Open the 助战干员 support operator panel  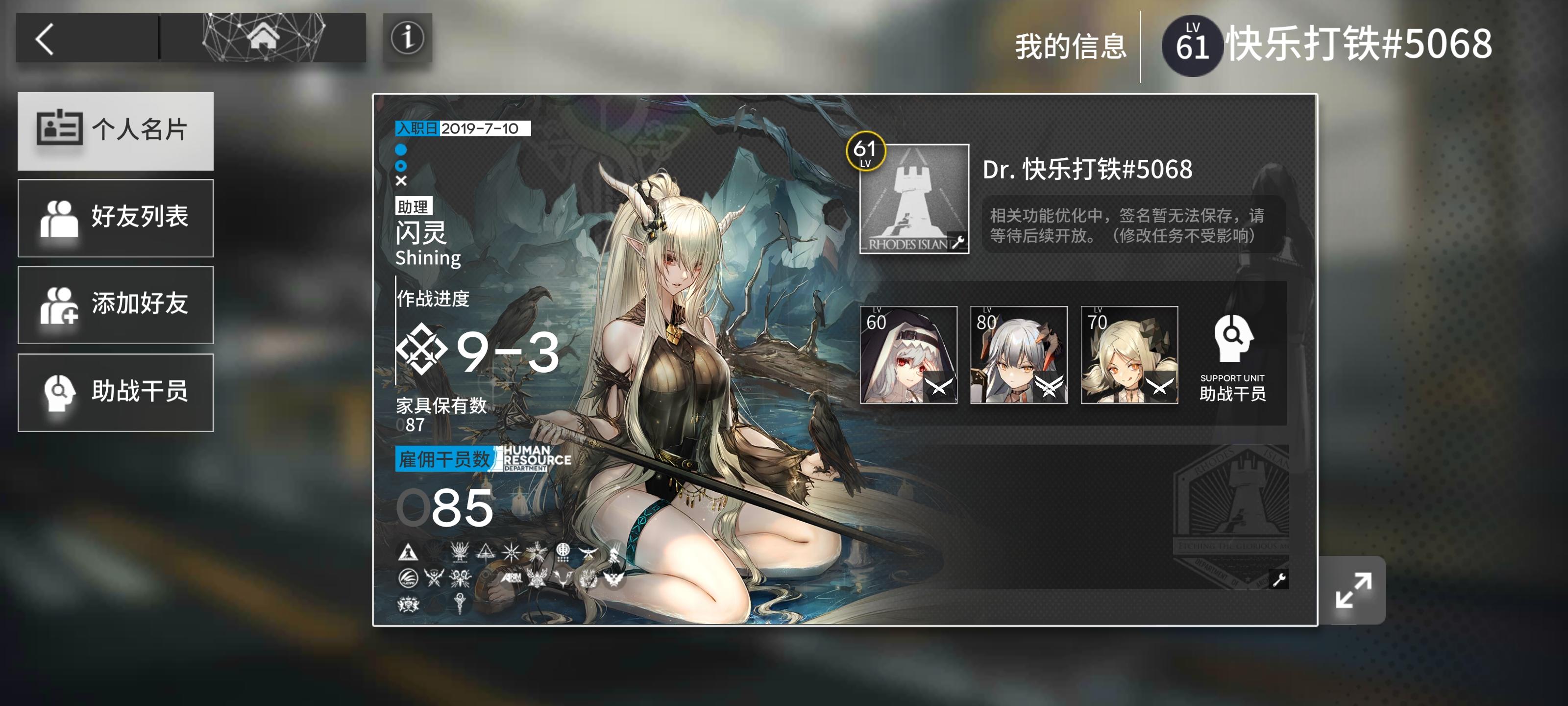pyautogui.click(x=116, y=392)
